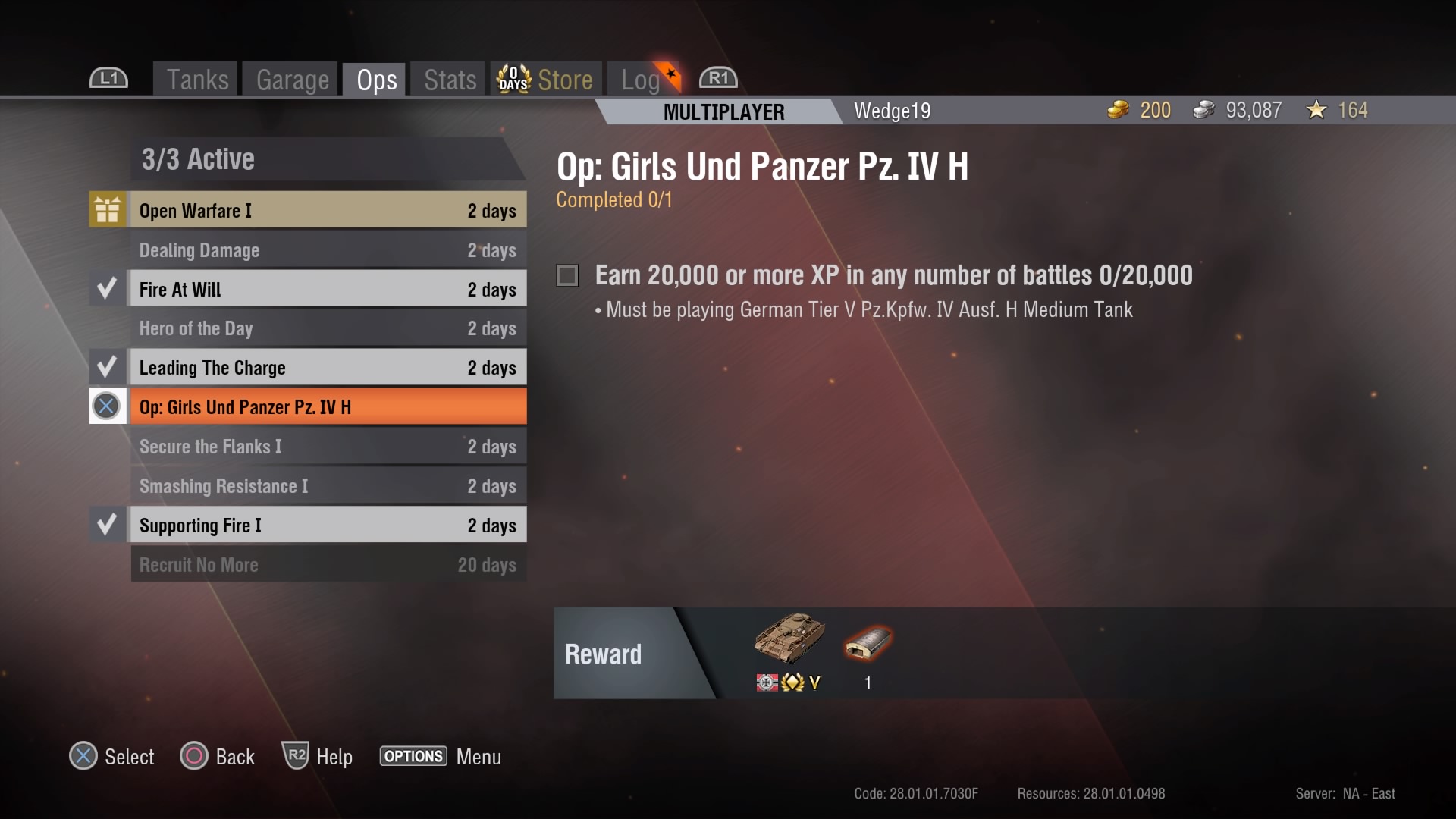Click the checkmark beside Supporting Fire I
This screenshot has height=819, width=1456.
(107, 523)
